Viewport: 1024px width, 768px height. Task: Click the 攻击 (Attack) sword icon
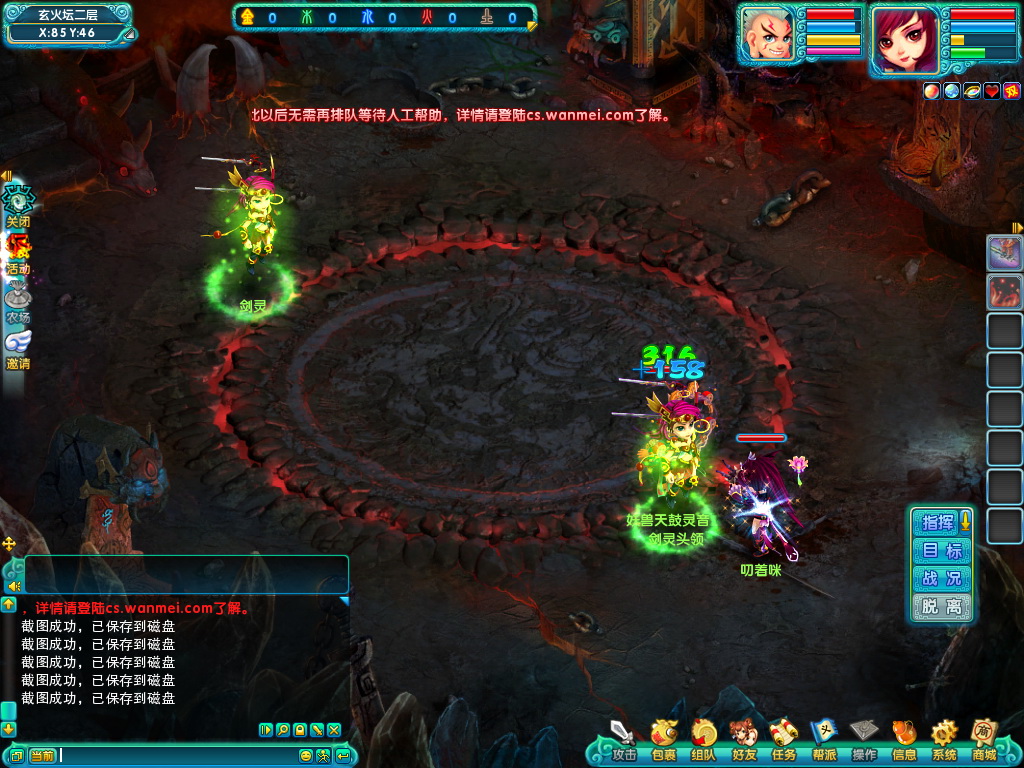coord(624,738)
